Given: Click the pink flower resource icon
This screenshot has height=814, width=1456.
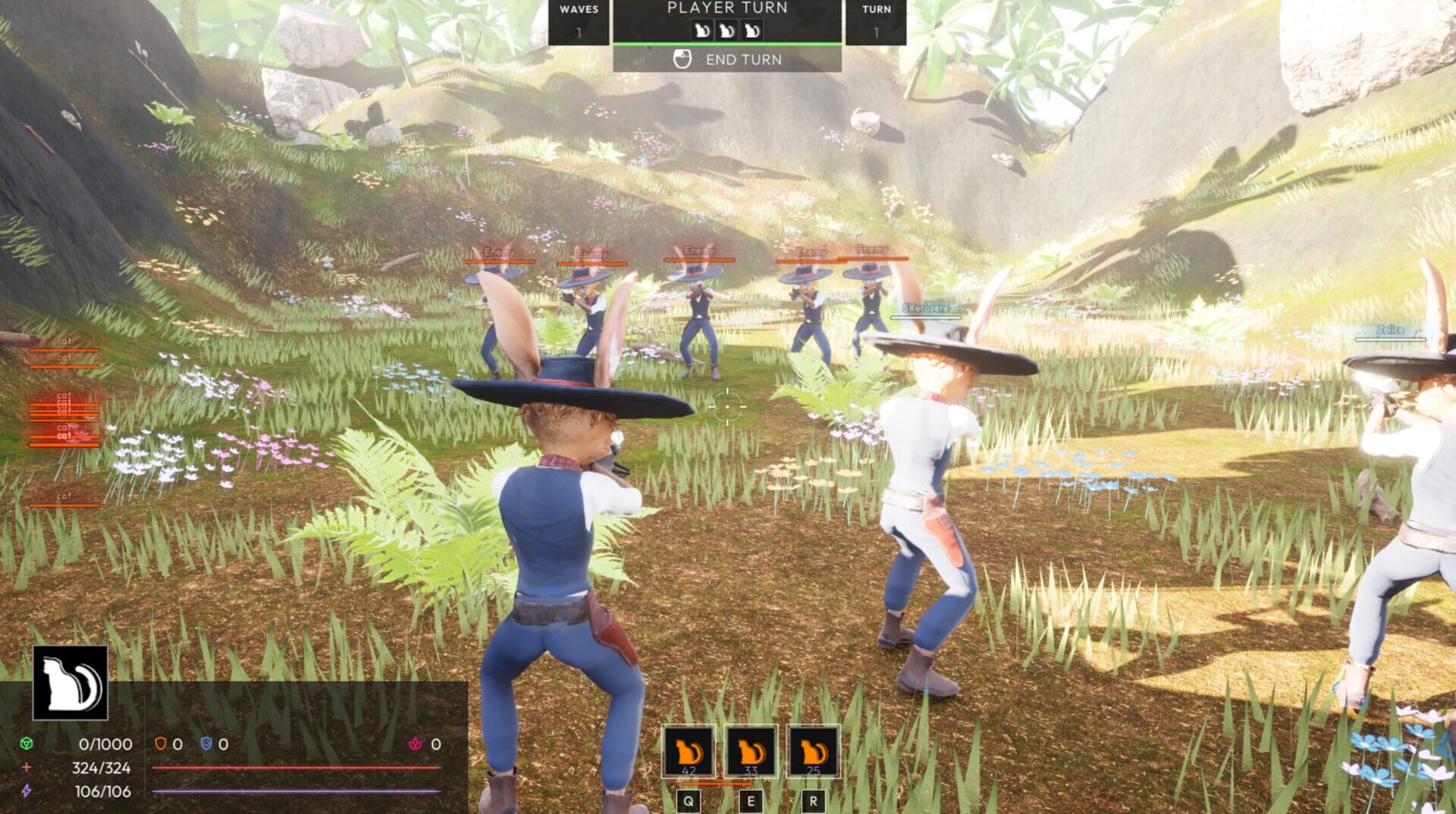Looking at the screenshot, I should [415, 744].
